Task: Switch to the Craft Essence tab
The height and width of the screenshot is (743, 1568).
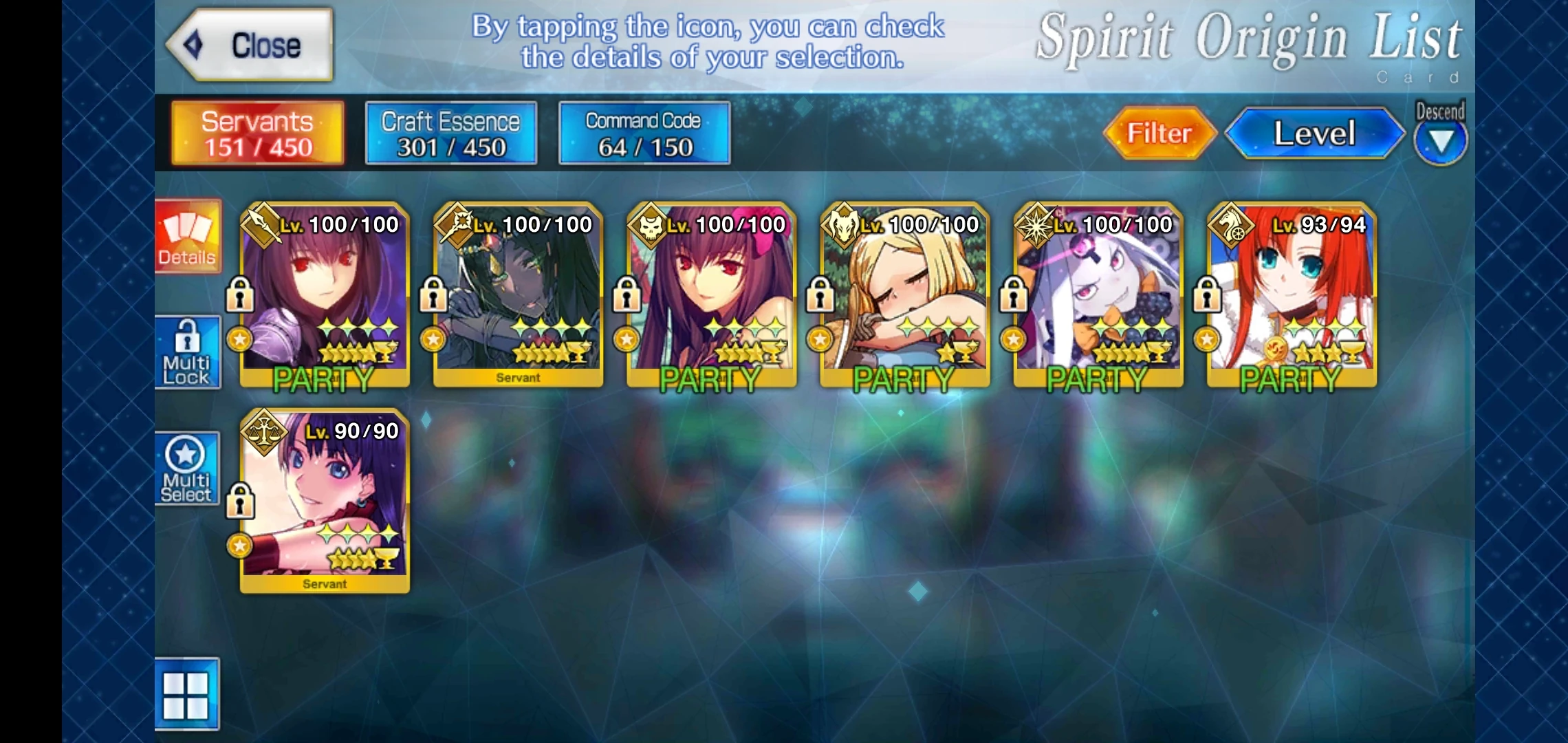Action: (450, 132)
